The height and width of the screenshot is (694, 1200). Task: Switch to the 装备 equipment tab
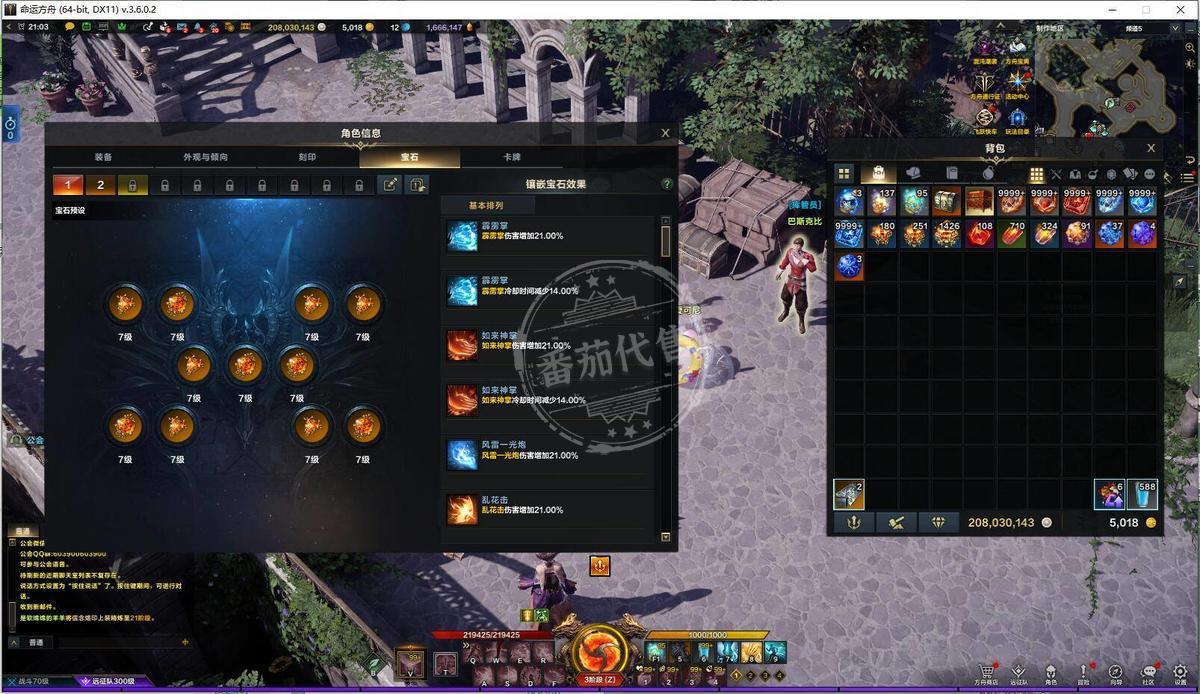pyautogui.click(x=103, y=157)
